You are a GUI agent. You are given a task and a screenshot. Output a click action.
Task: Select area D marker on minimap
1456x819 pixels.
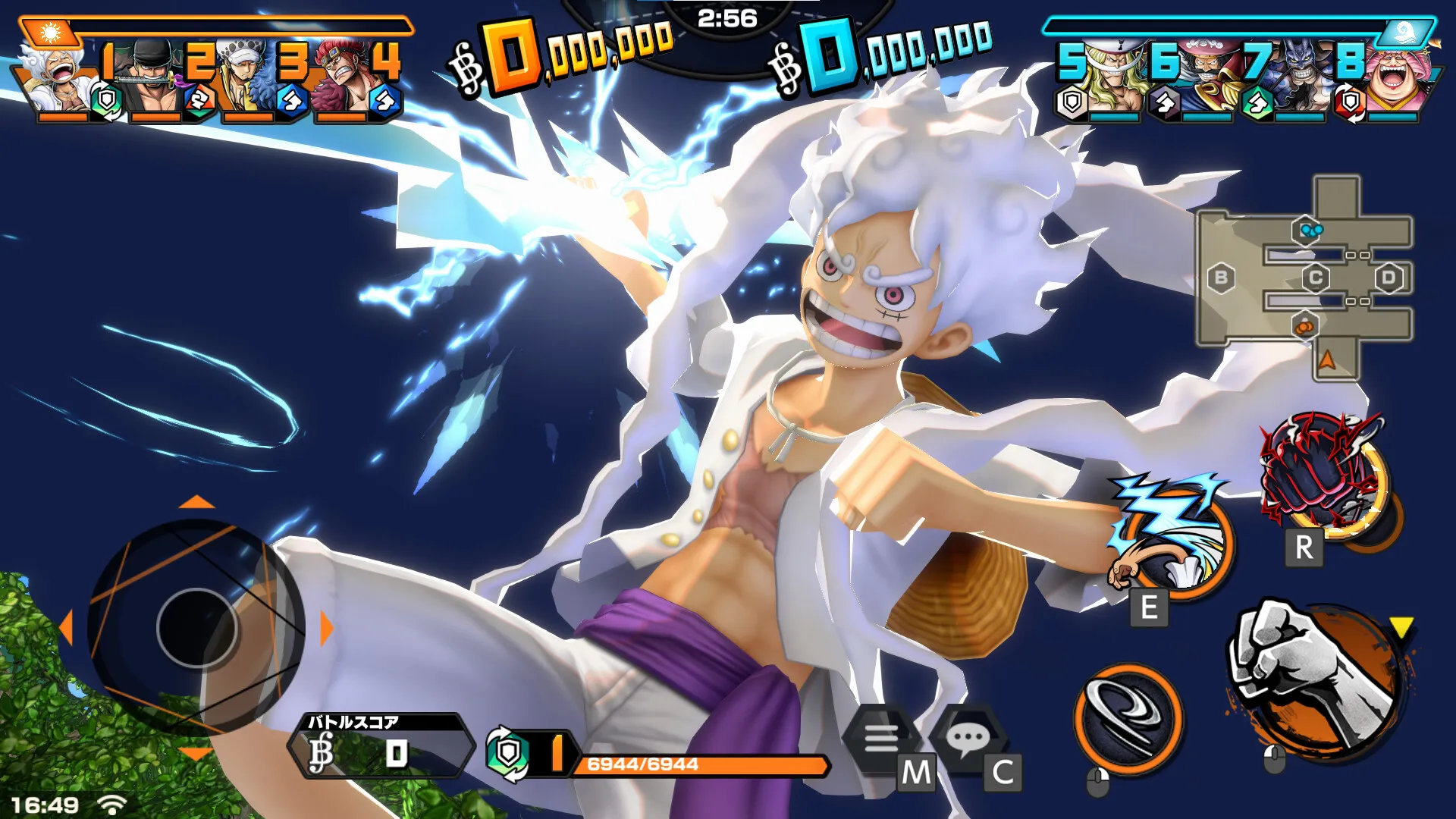[1389, 278]
